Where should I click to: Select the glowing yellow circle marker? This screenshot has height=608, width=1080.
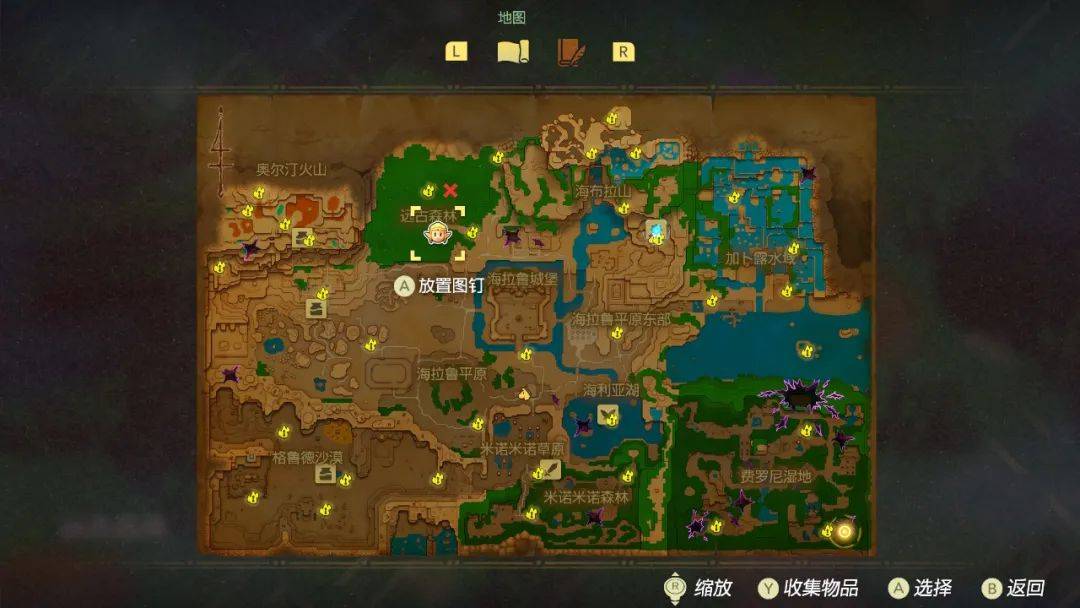[x=844, y=531]
